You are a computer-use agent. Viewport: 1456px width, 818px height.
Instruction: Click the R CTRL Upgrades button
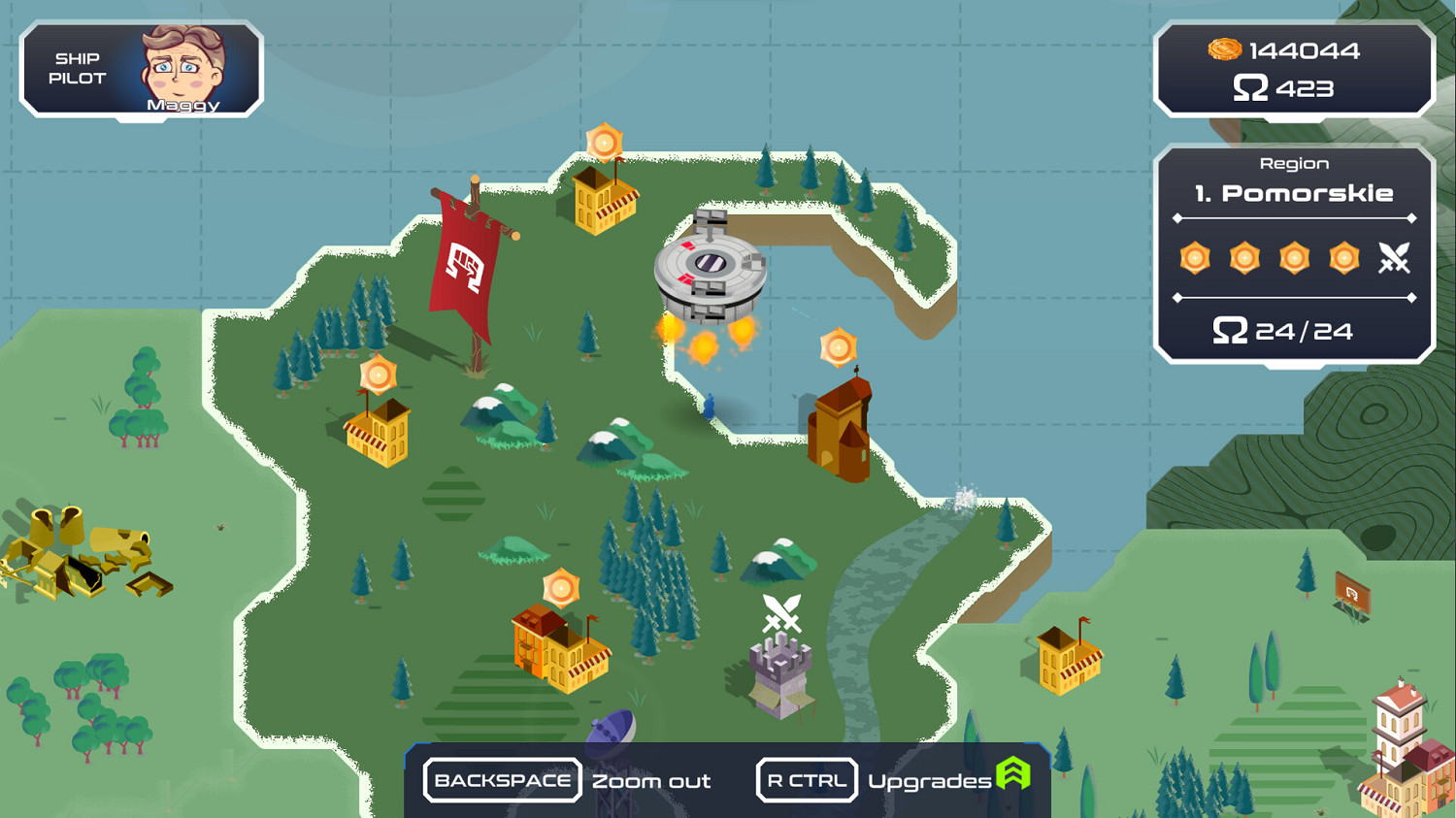point(807,779)
